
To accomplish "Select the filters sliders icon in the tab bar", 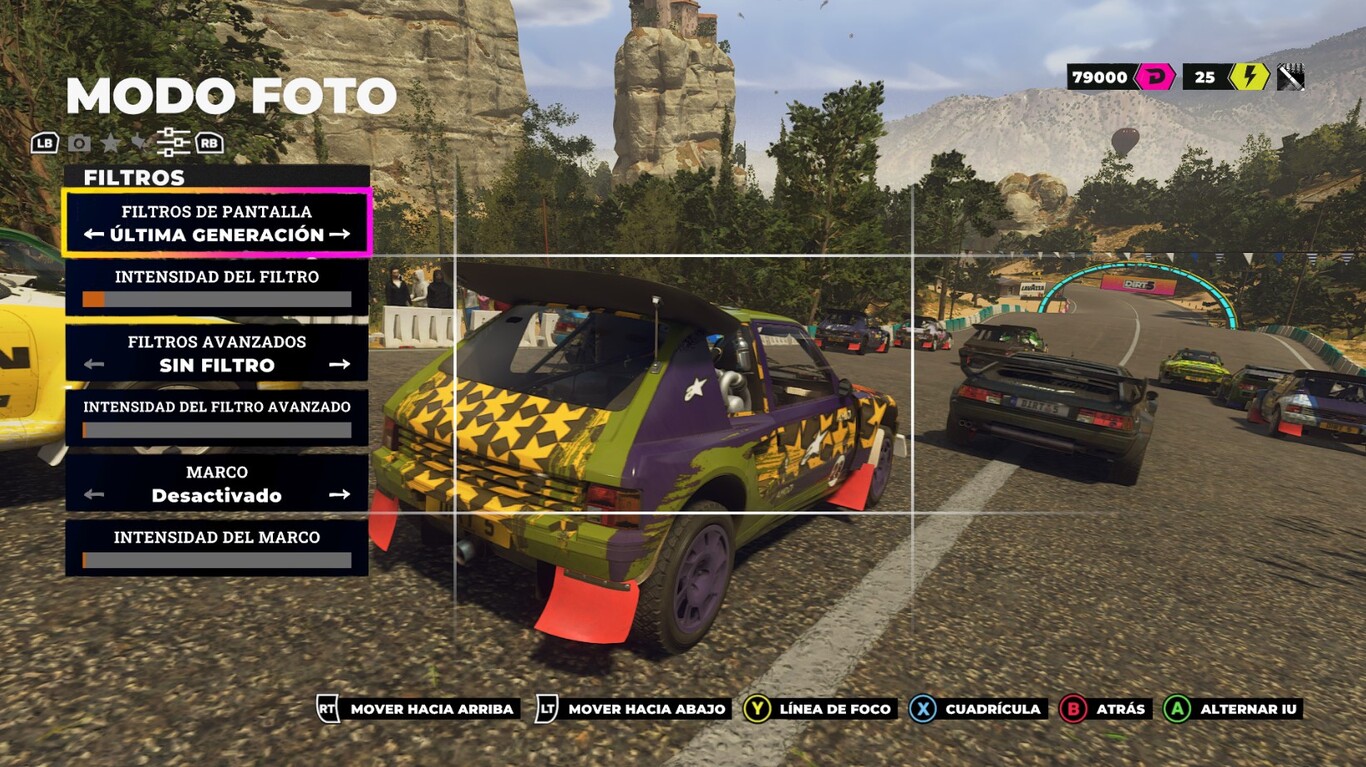I will tap(173, 141).
